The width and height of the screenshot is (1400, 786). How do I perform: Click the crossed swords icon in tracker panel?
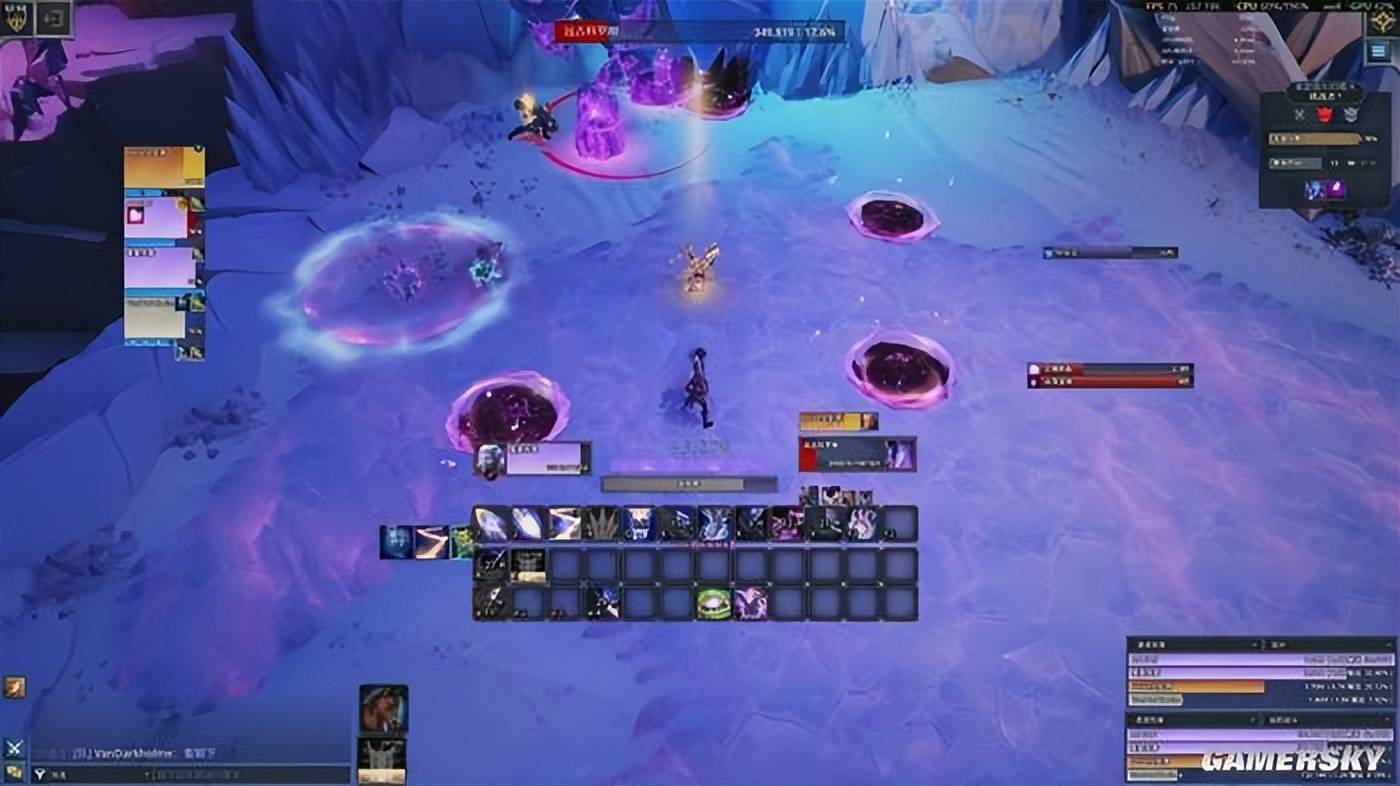(1299, 114)
